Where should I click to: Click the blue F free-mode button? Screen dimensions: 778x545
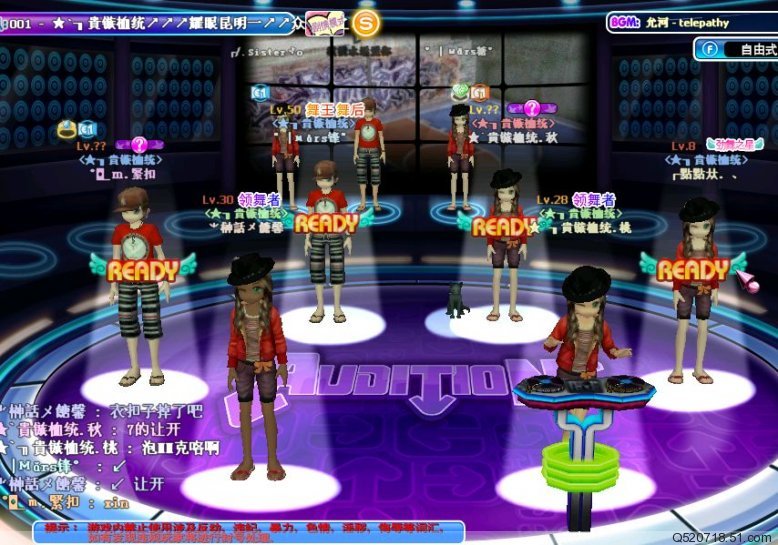710,48
